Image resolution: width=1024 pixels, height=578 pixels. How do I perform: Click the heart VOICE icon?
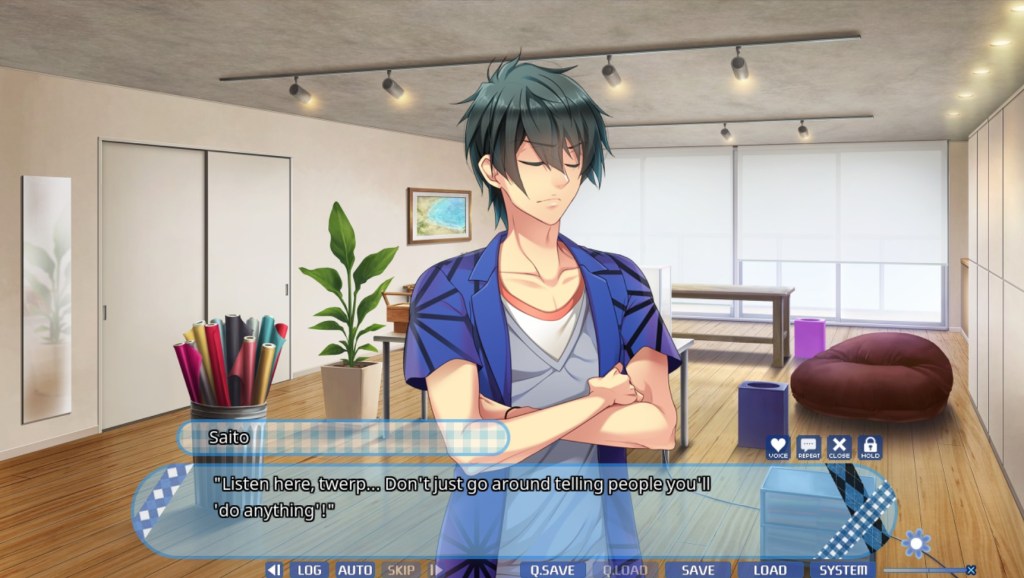(778, 447)
